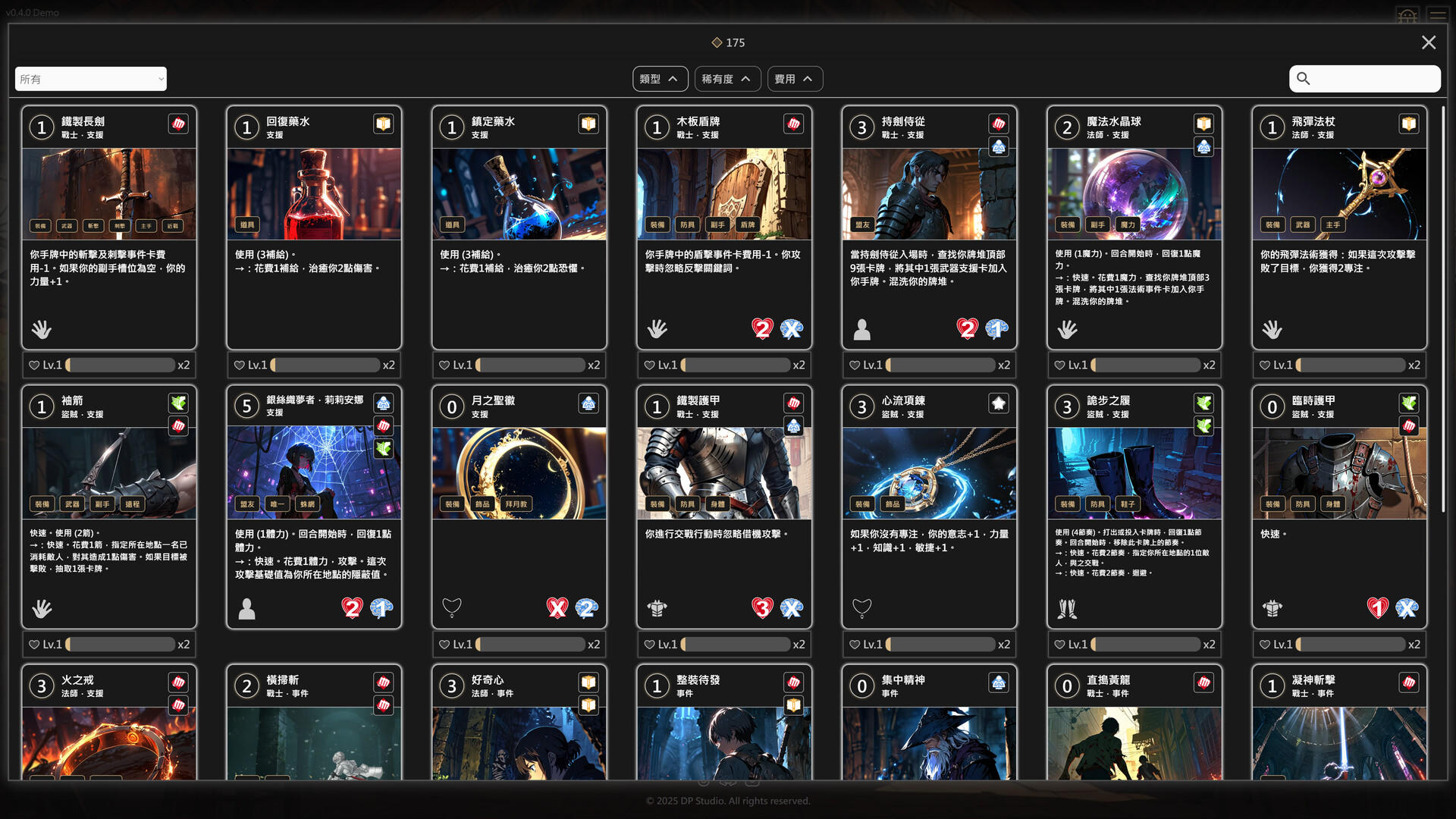Open the 稀有度 filter dropdown
This screenshot has width=1456, height=819.
(x=726, y=78)
